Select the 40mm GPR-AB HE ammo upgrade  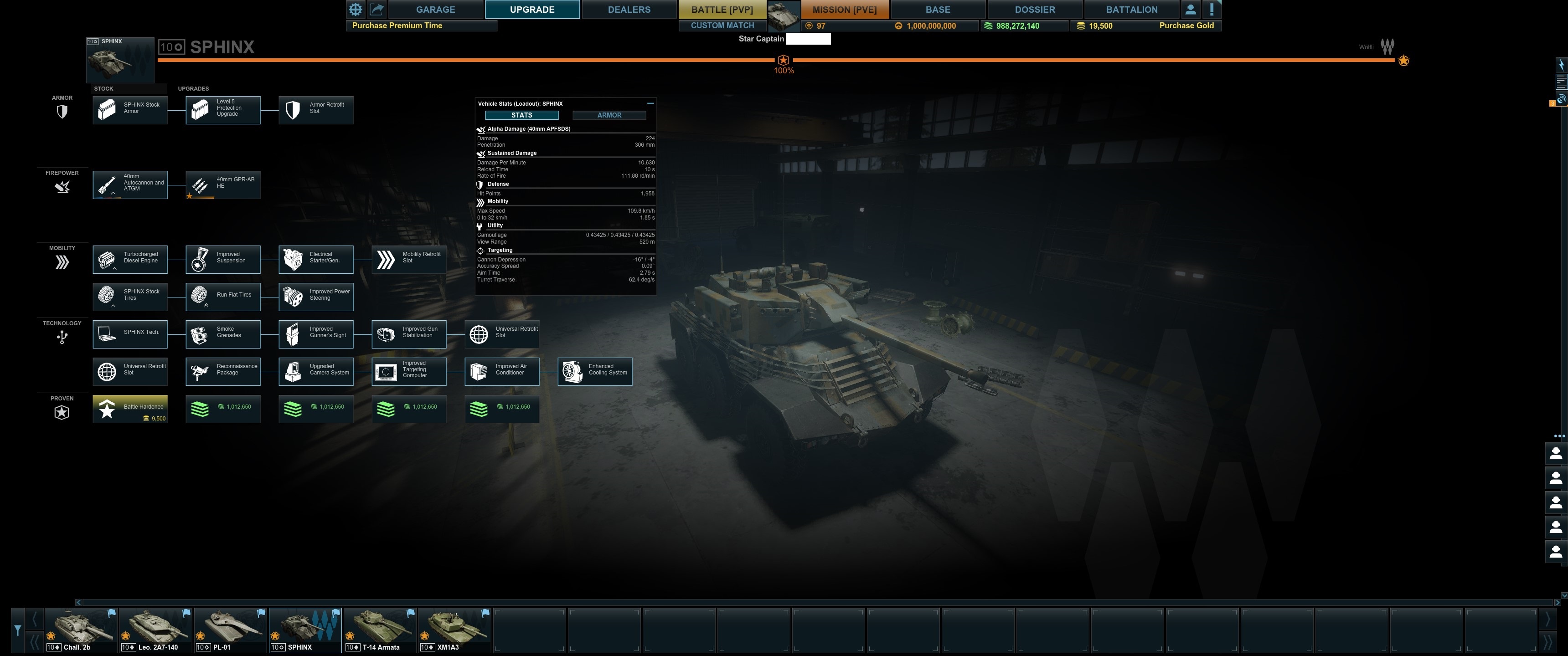(223, 184)
